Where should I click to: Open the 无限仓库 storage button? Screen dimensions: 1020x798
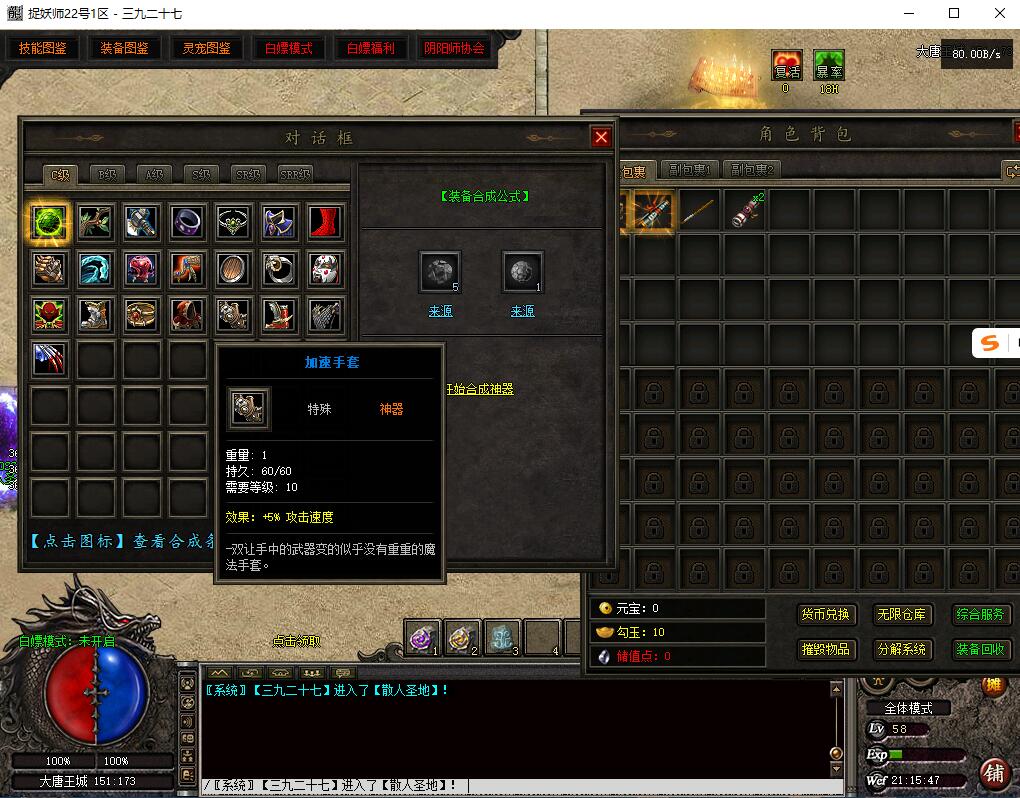coord(901,614)
